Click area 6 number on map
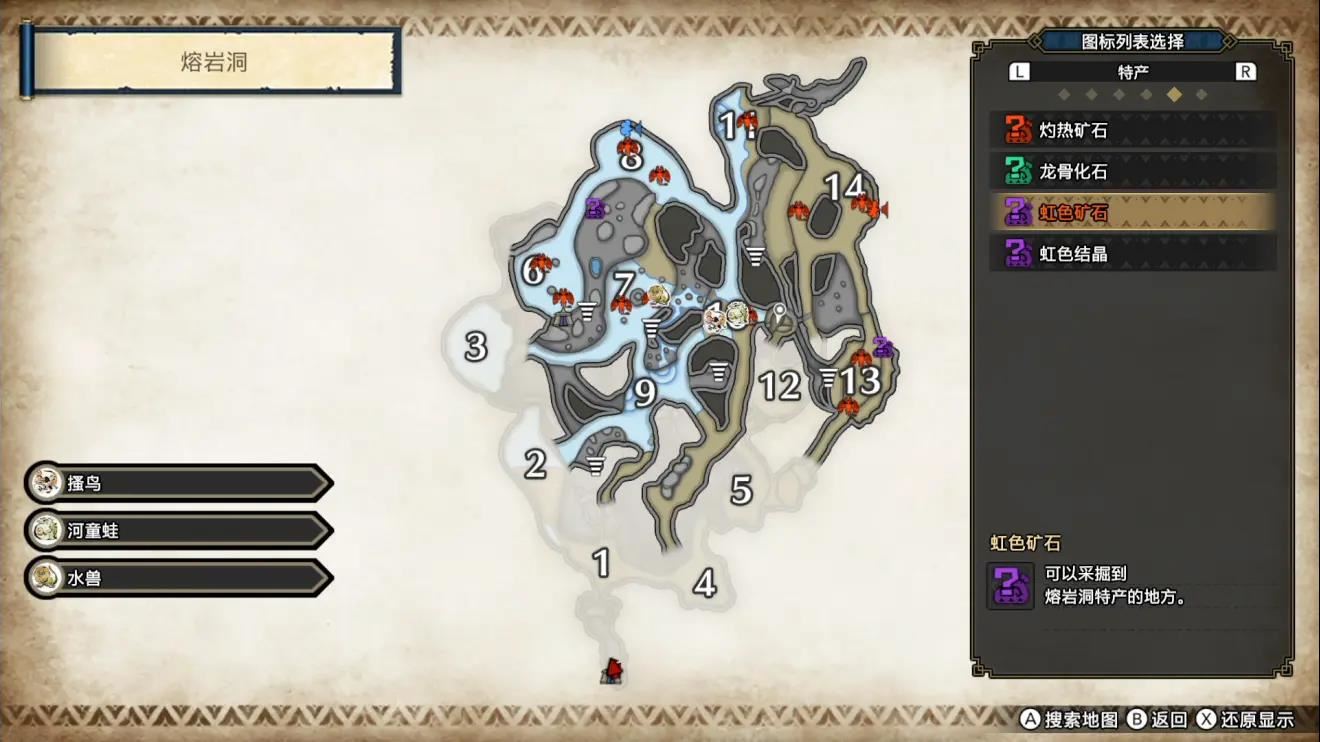The height and width of the screenshot is (742, 1320). tap(532, 270)
